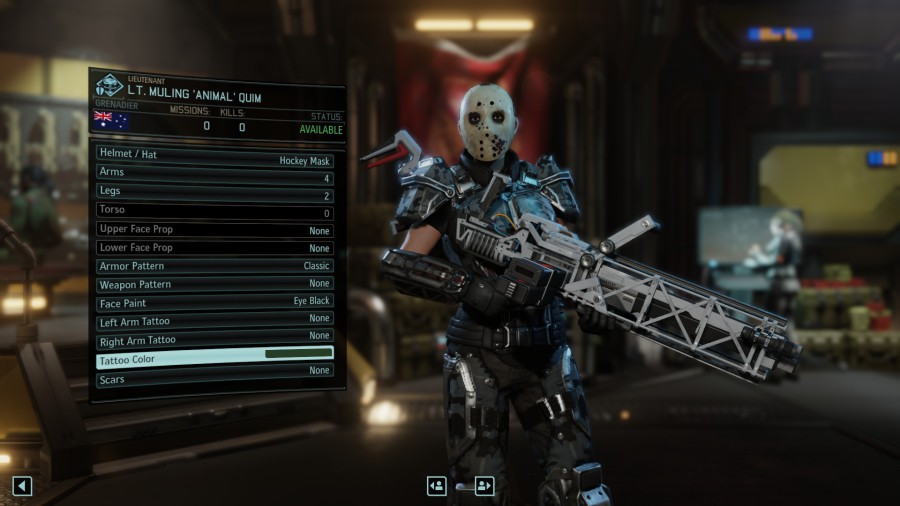Viewport: 900px width, 506px height.
Task: Choose the Legs customization row
Action: click(214, 192)
